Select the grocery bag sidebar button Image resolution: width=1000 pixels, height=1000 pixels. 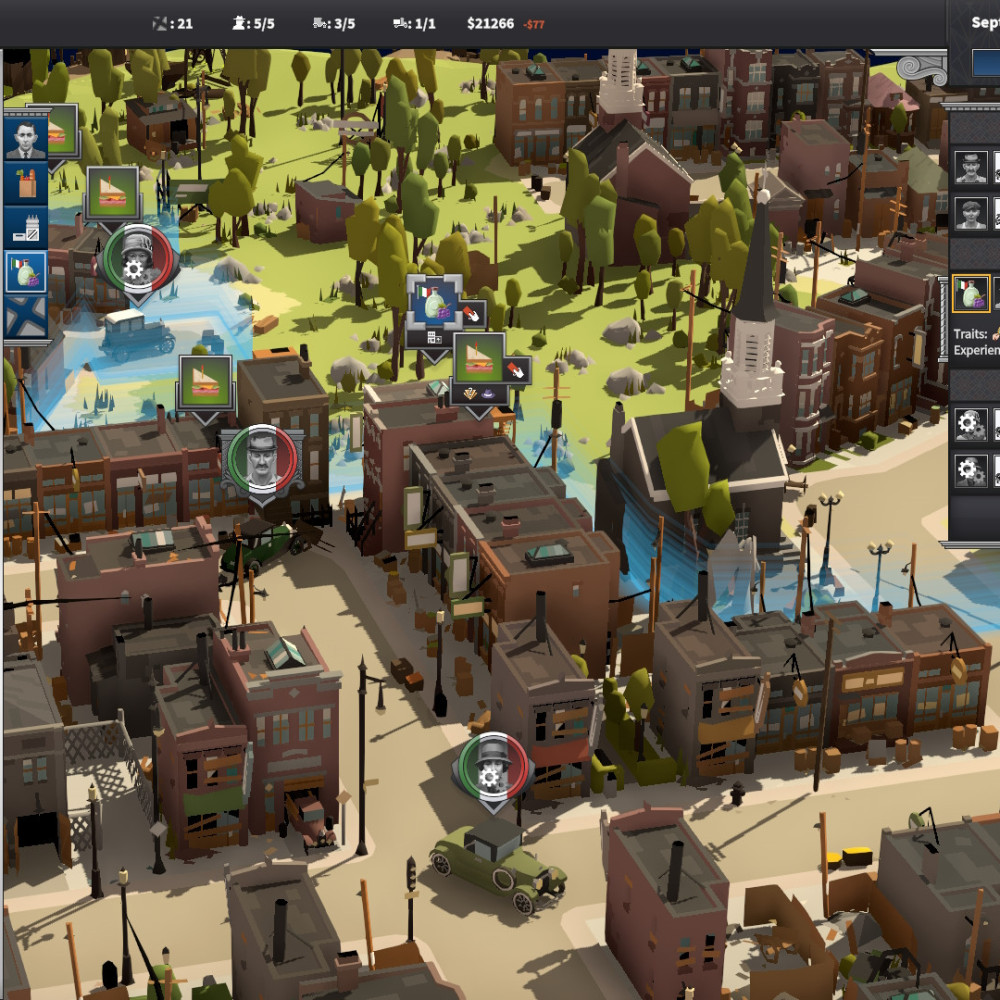coord(25,184)
